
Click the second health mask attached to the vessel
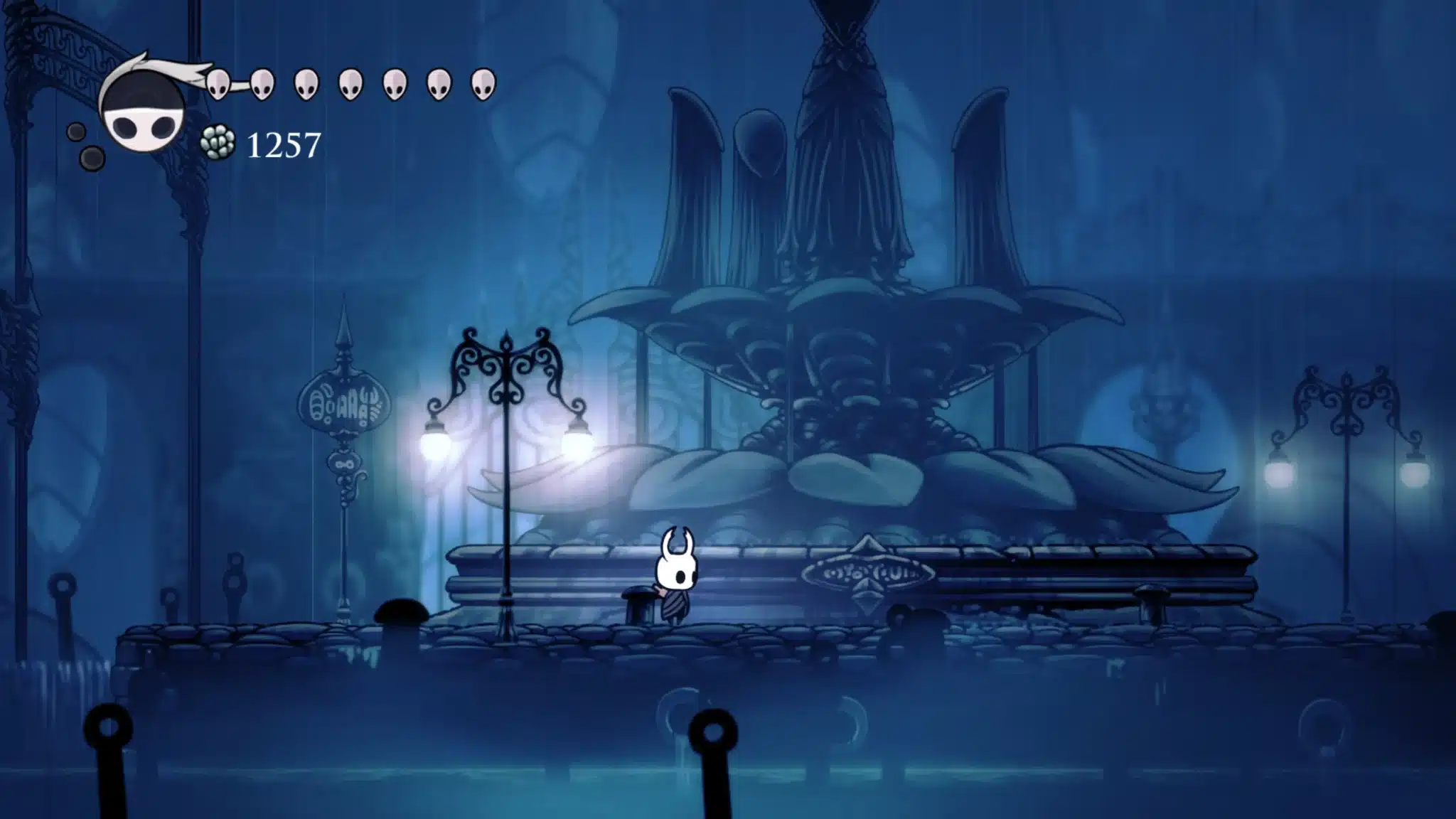point(264,83)
